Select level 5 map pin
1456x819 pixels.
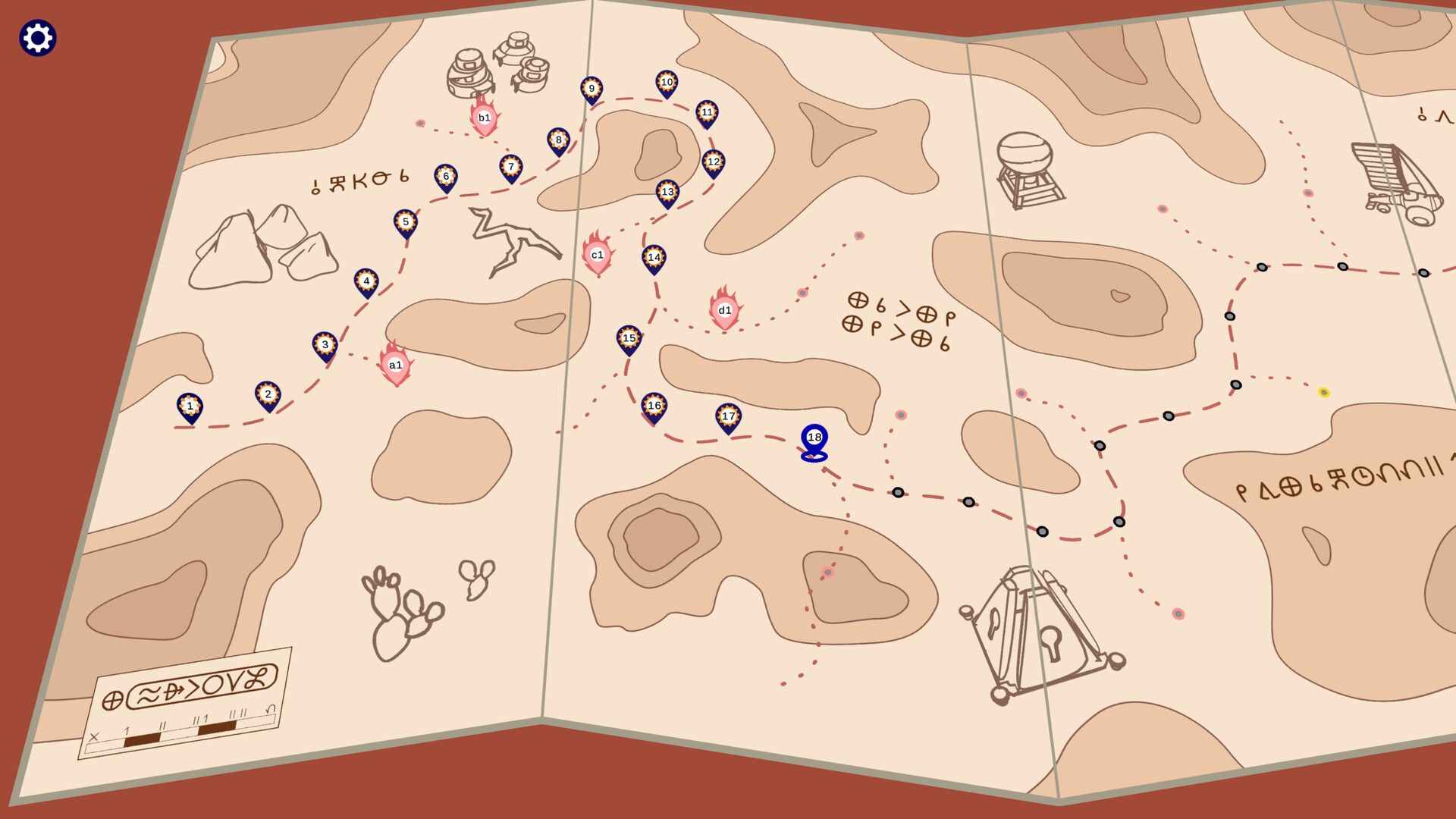point(405,221)
